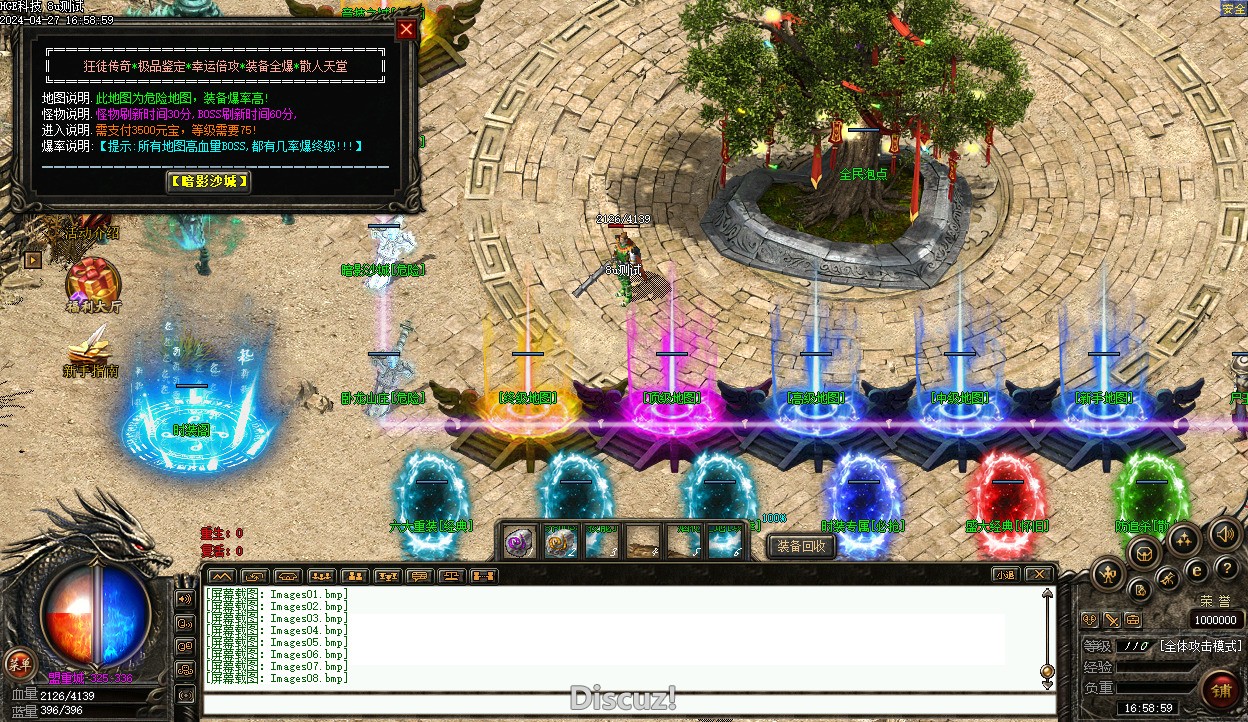Open the bag via the round box icon
The image size is (1248, 722).
point(1144,552)
